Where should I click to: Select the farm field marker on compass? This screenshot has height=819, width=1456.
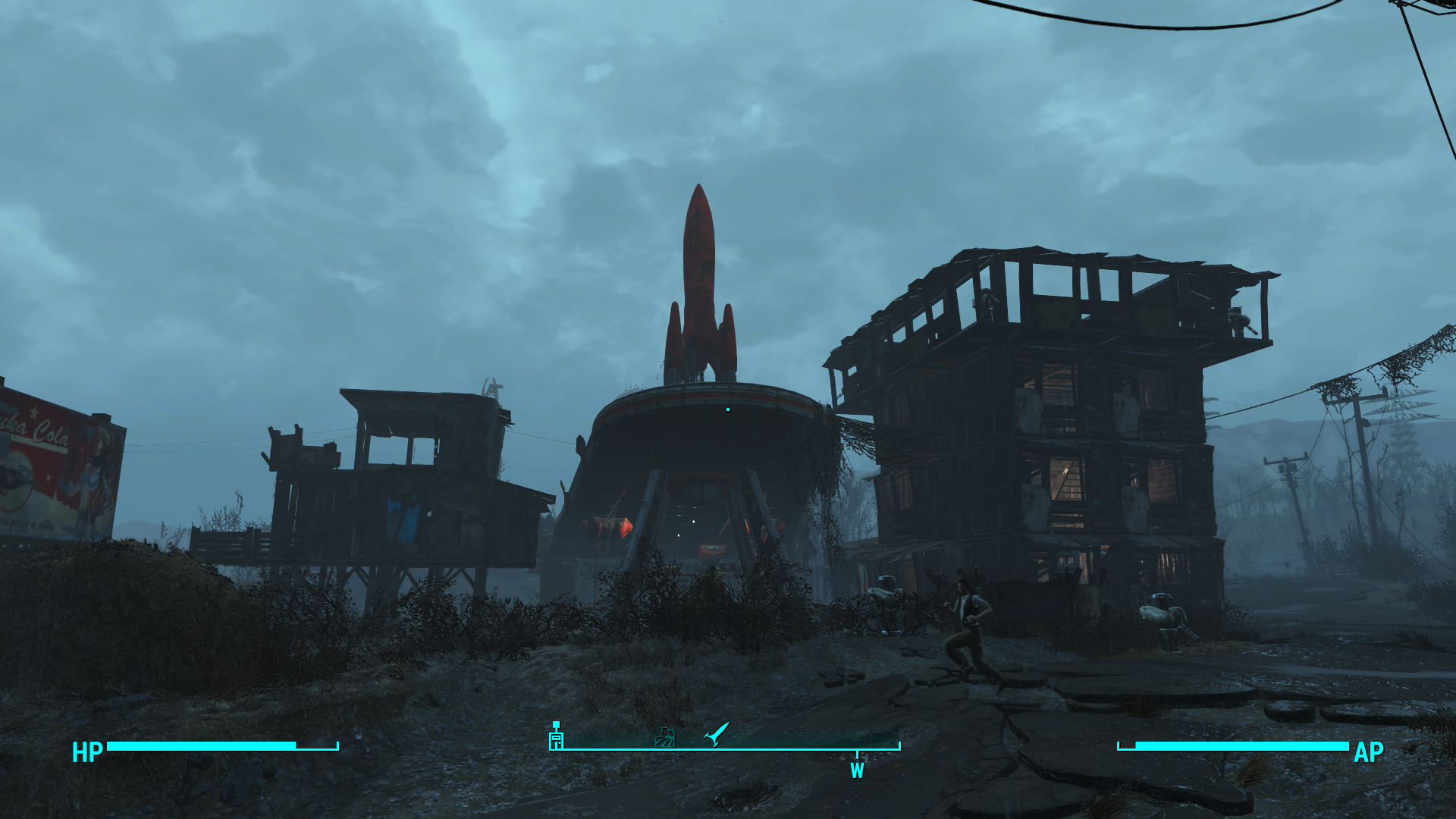pos(665,737)
